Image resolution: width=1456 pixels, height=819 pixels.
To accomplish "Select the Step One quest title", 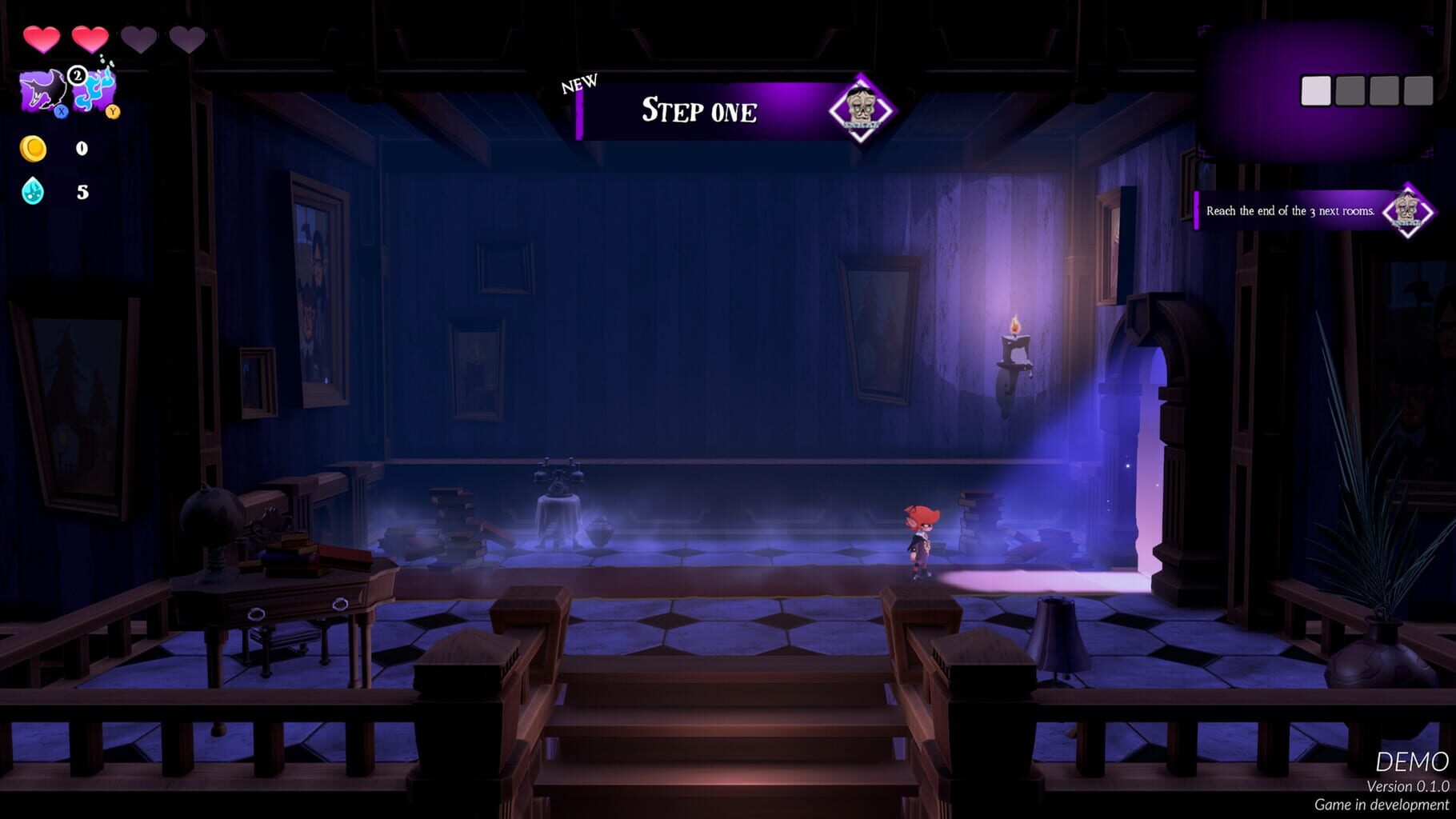I will point(698,111).
